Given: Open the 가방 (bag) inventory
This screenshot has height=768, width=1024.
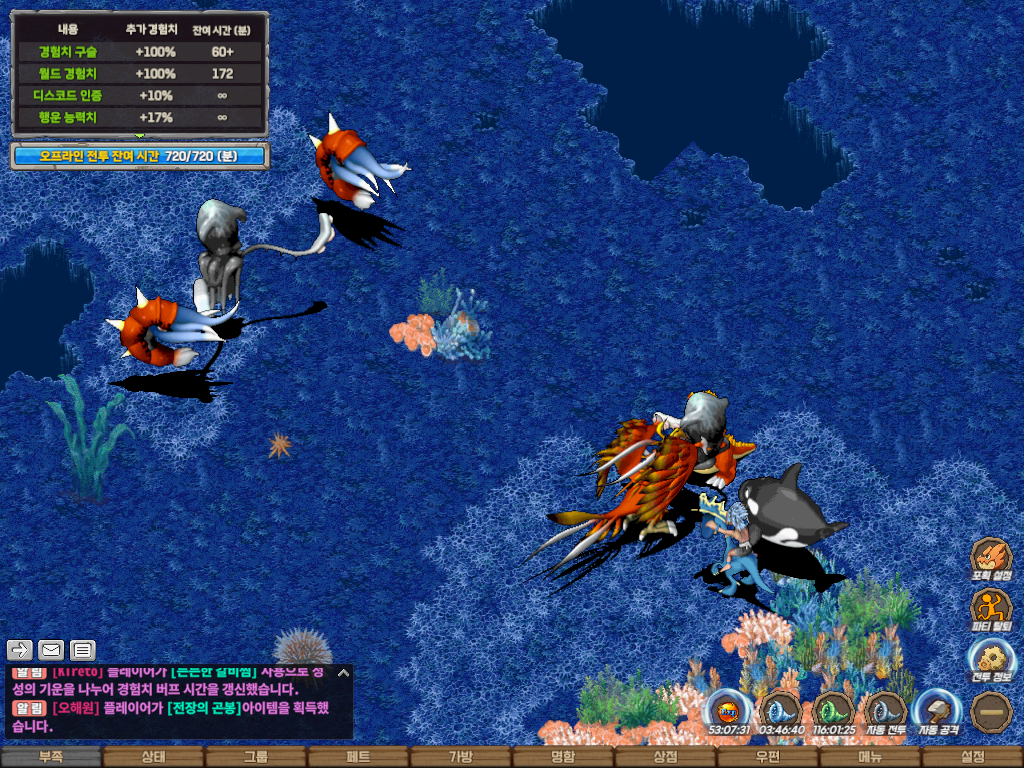Looking at the screenshot, I should coord(460,757).
